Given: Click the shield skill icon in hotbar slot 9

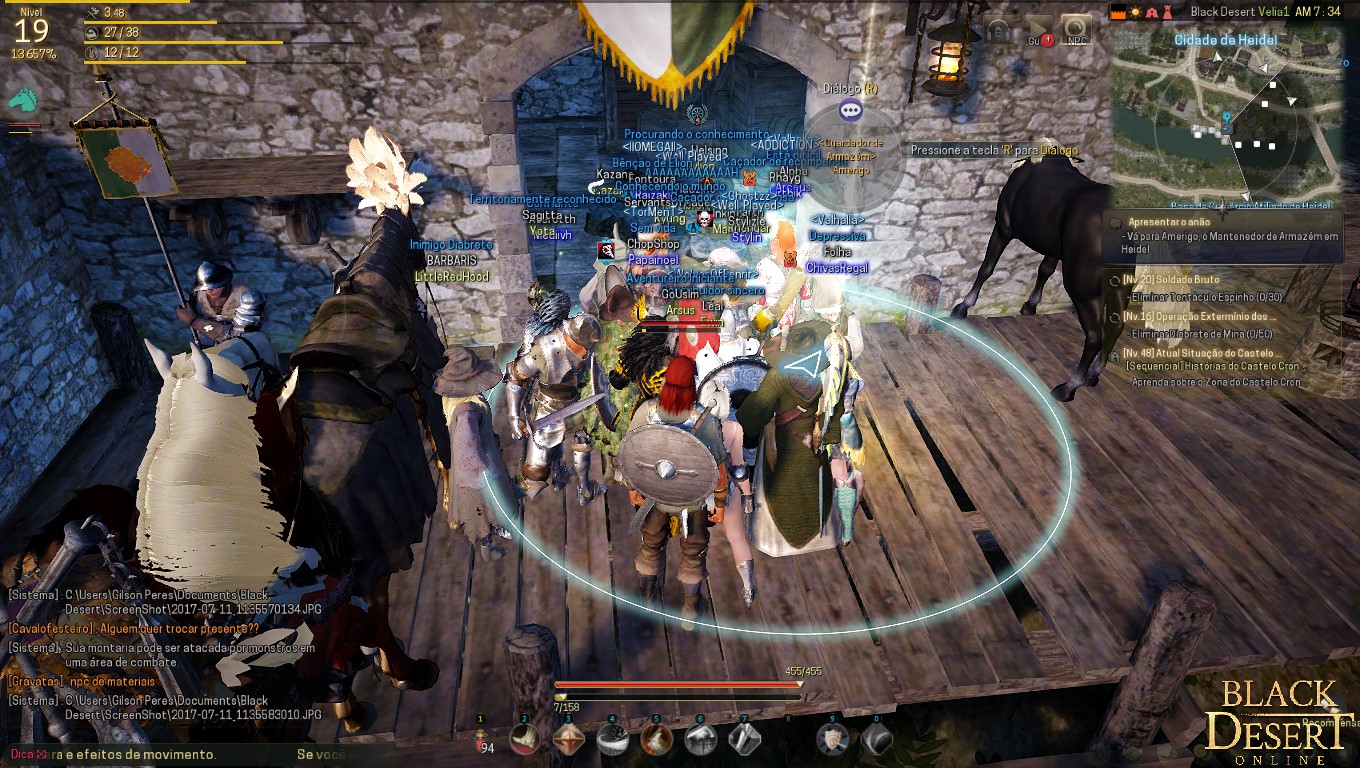Looking at the screenshot, I should click(x=832, y=740).
